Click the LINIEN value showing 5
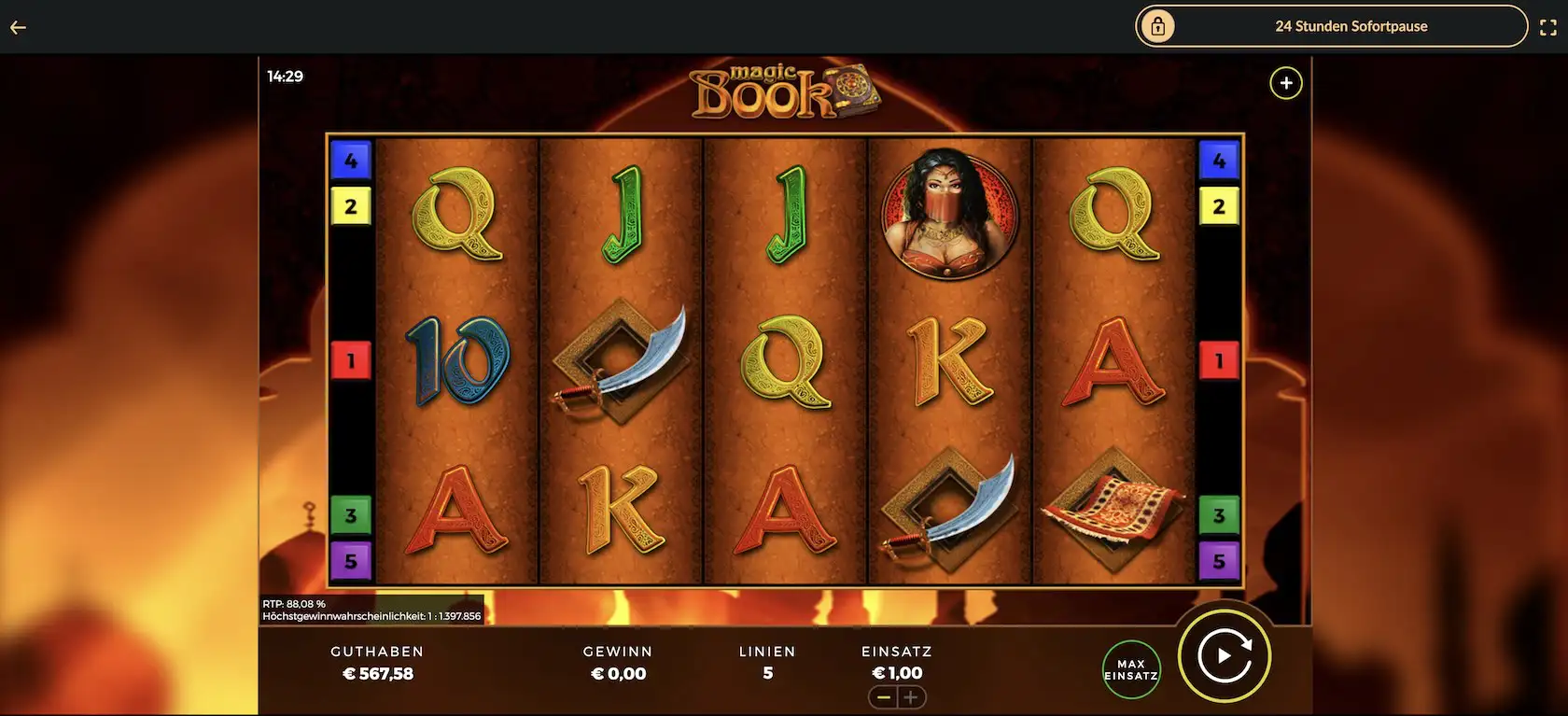 pos(767,672)
